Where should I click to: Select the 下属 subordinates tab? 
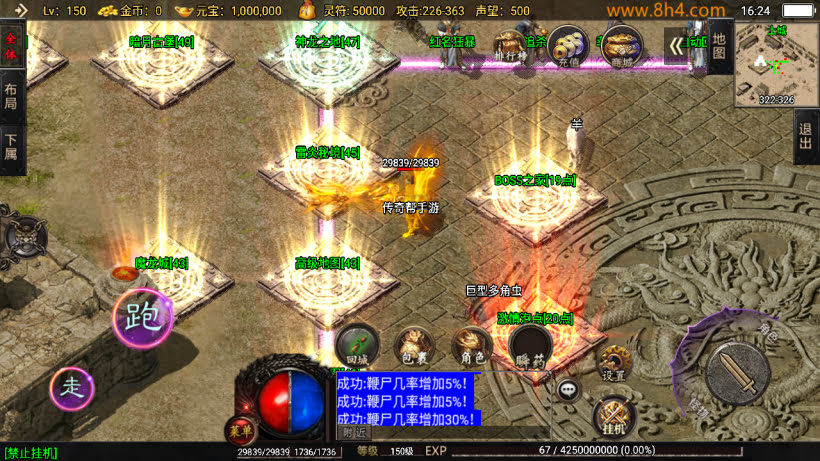click(11, 148)
